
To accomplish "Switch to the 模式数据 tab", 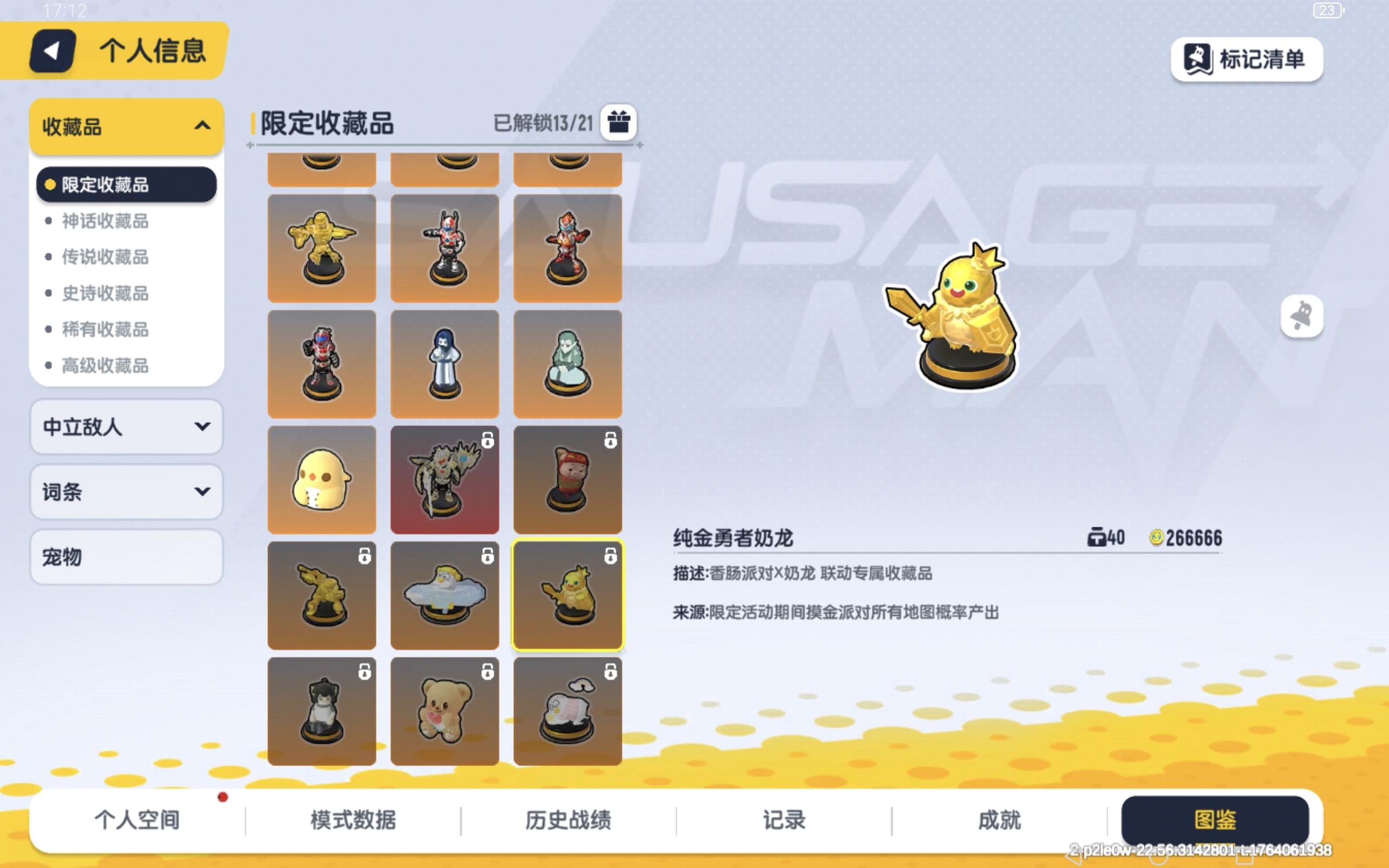I will coord(354,820).
